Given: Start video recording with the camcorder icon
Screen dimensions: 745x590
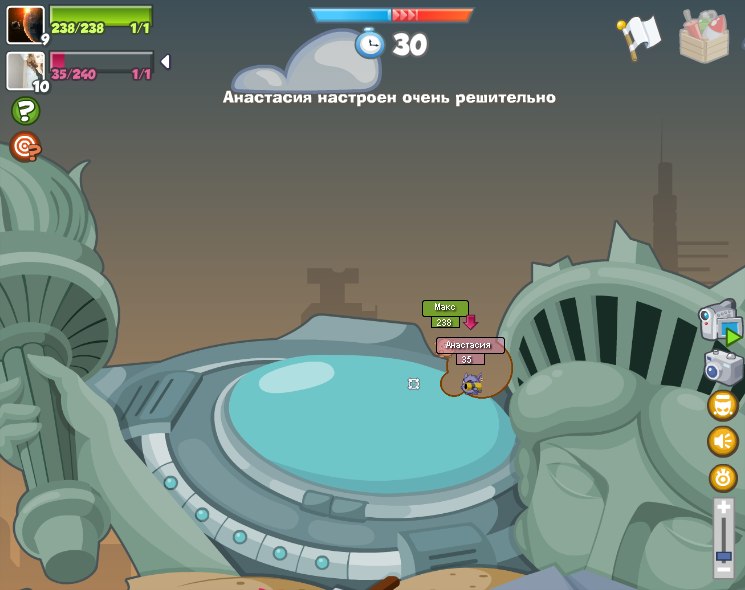Looking at the screenshot, I should (x=720, y=322).
